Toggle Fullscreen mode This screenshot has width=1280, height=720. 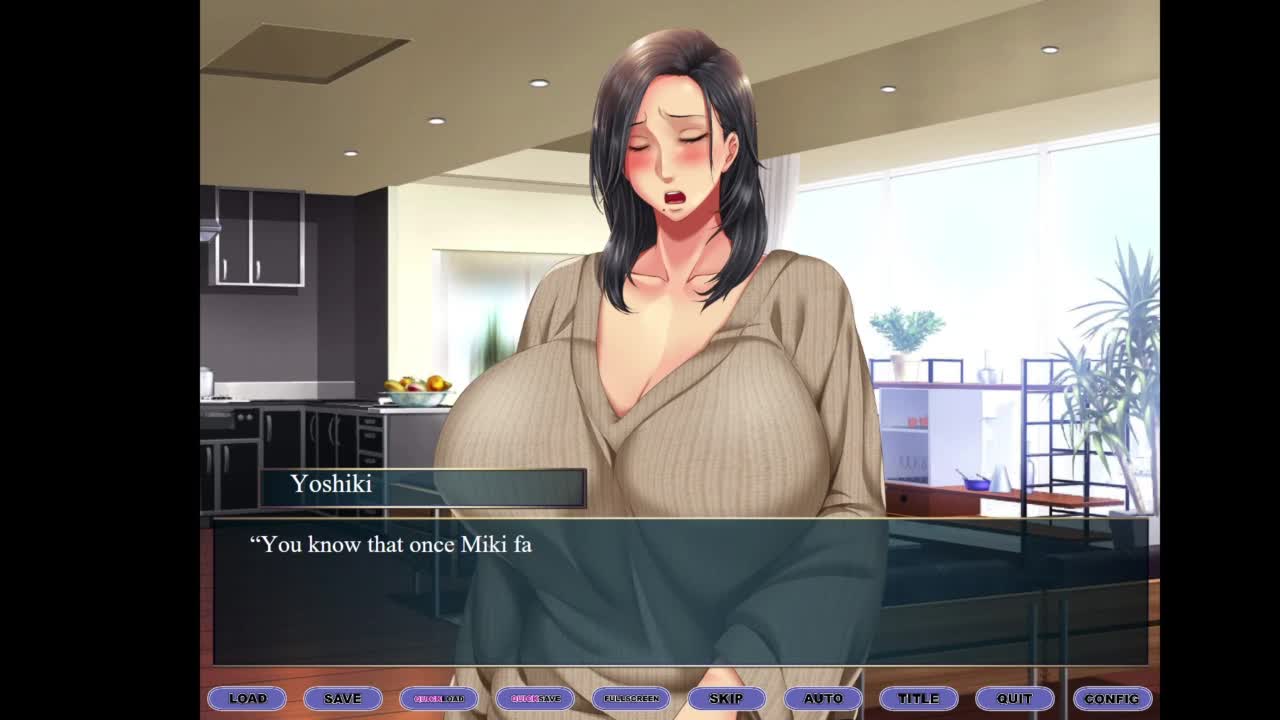[x=631, y=698]
